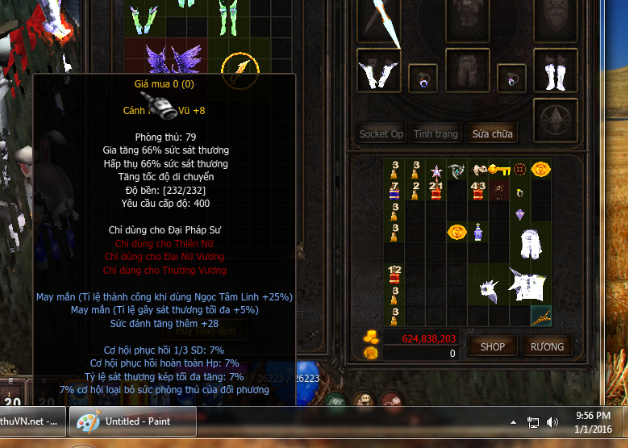This screenshot has height=448, width=628.
Task: Select the red potion stack numbered 43
Action: coord(478,187)
